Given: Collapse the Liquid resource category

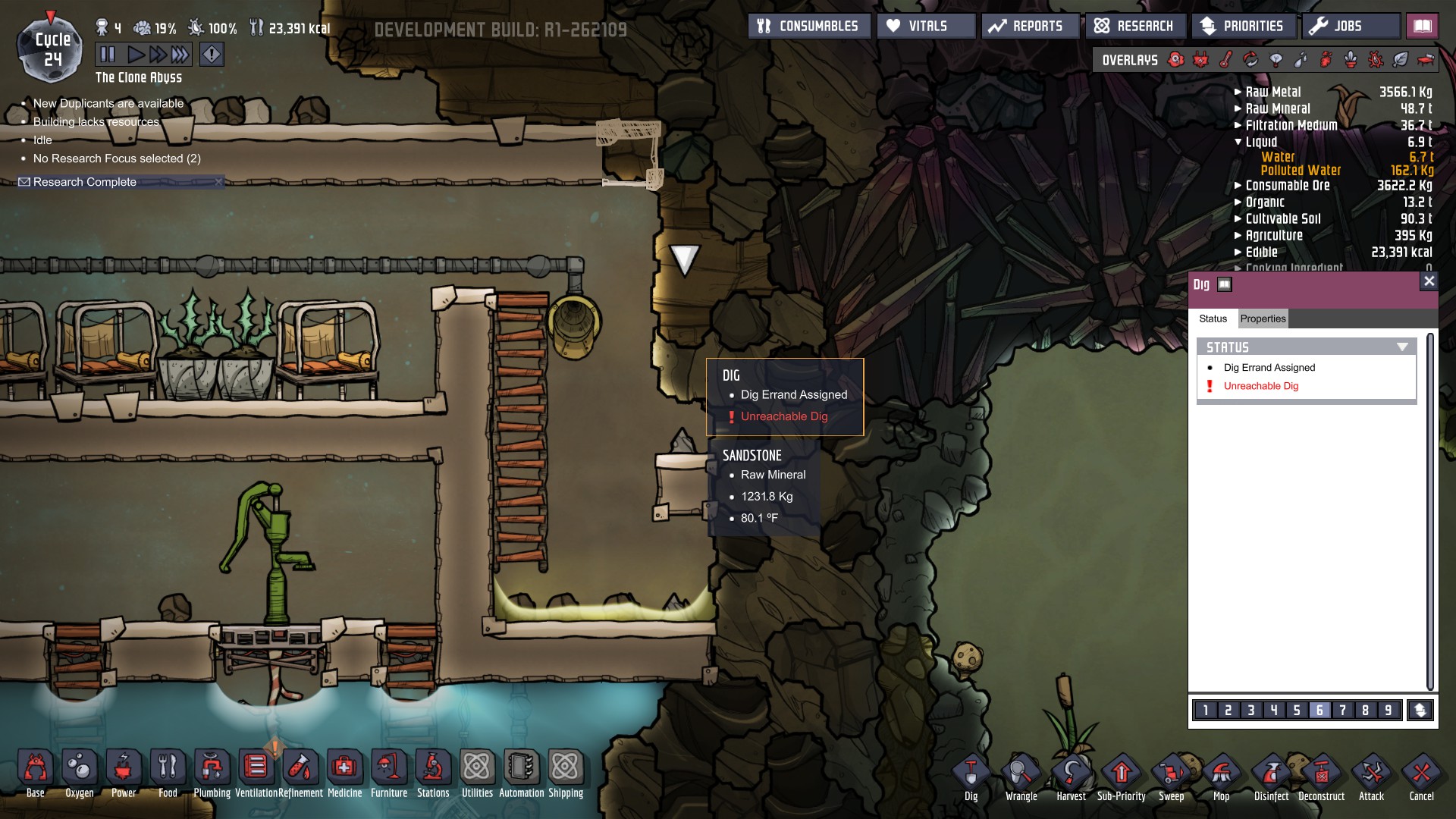Looking at the screenshot, I should coord(1238,142).
